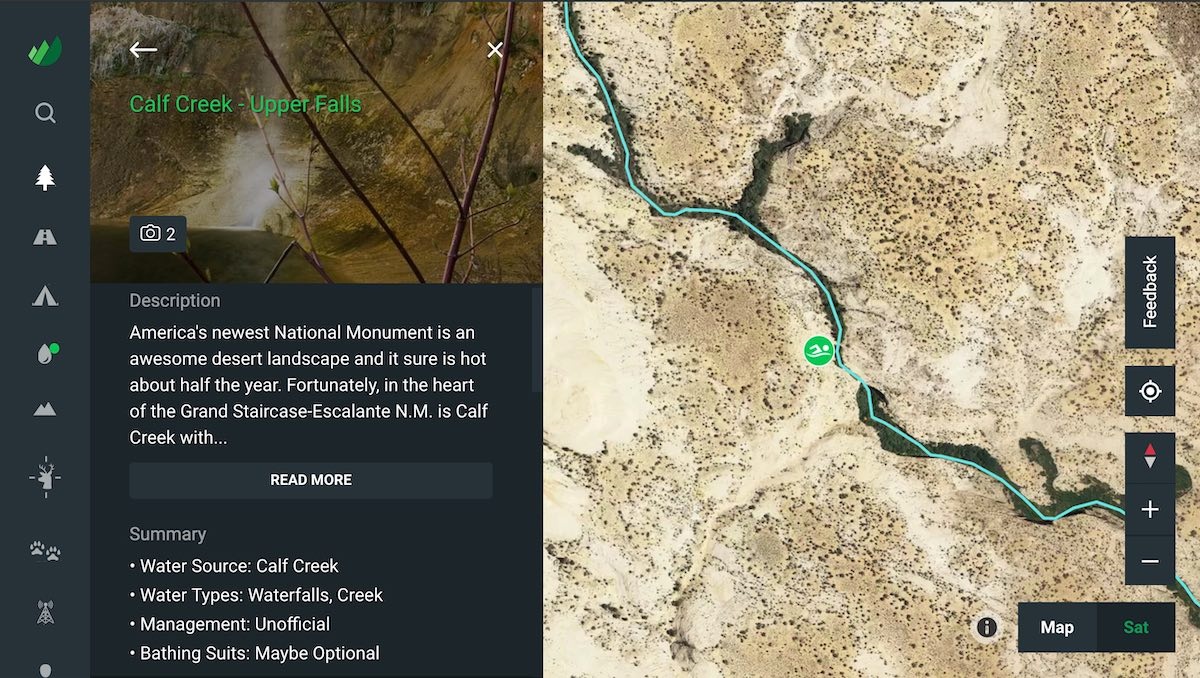Select the mountain sidebar icon
This screenshot has width=1200, height=678.
click(45, 409)
